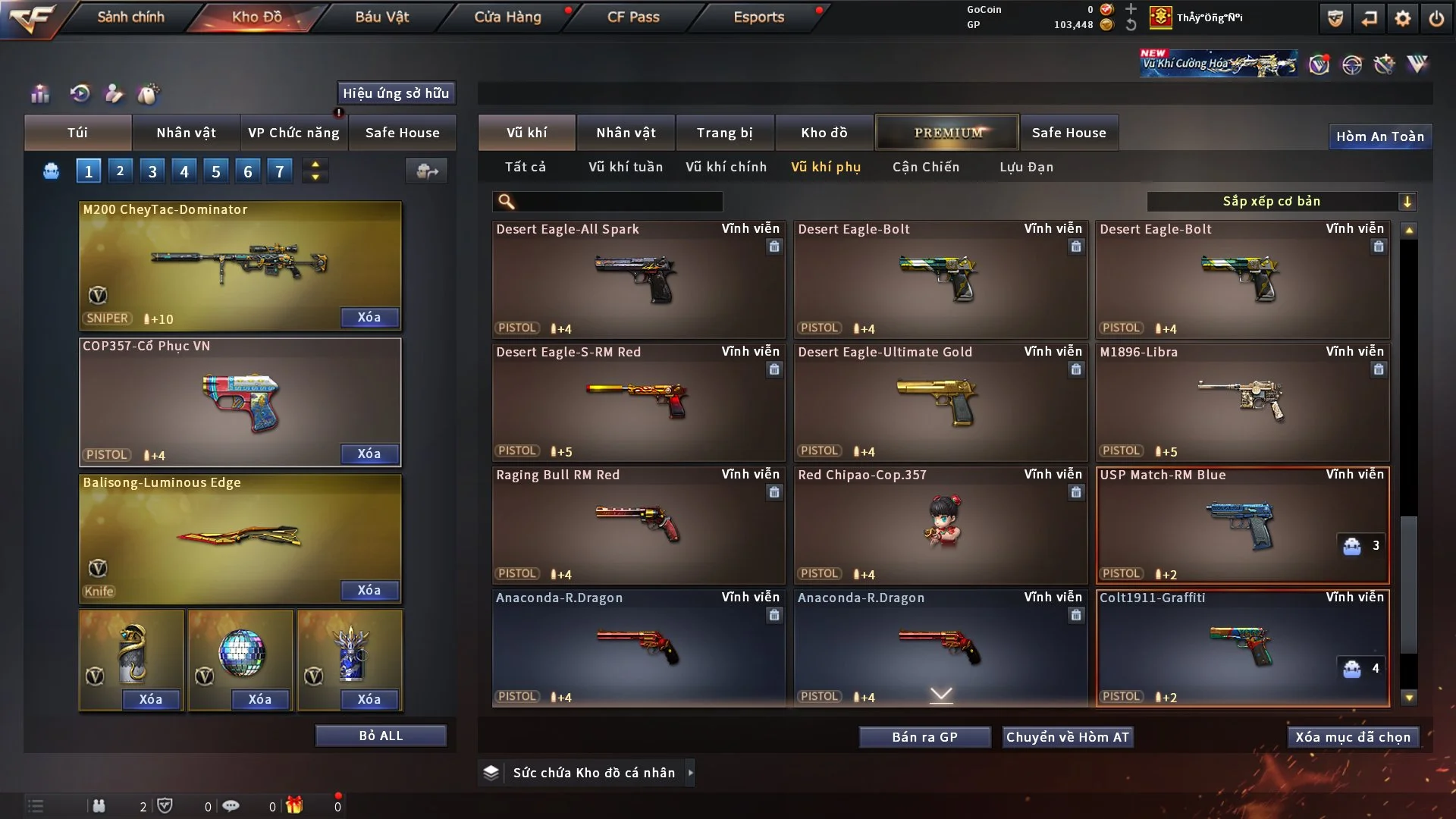1456x819 pixels.
Task: Filter by Cận Chiến melee weapons
Action: [x=926, y=167]
